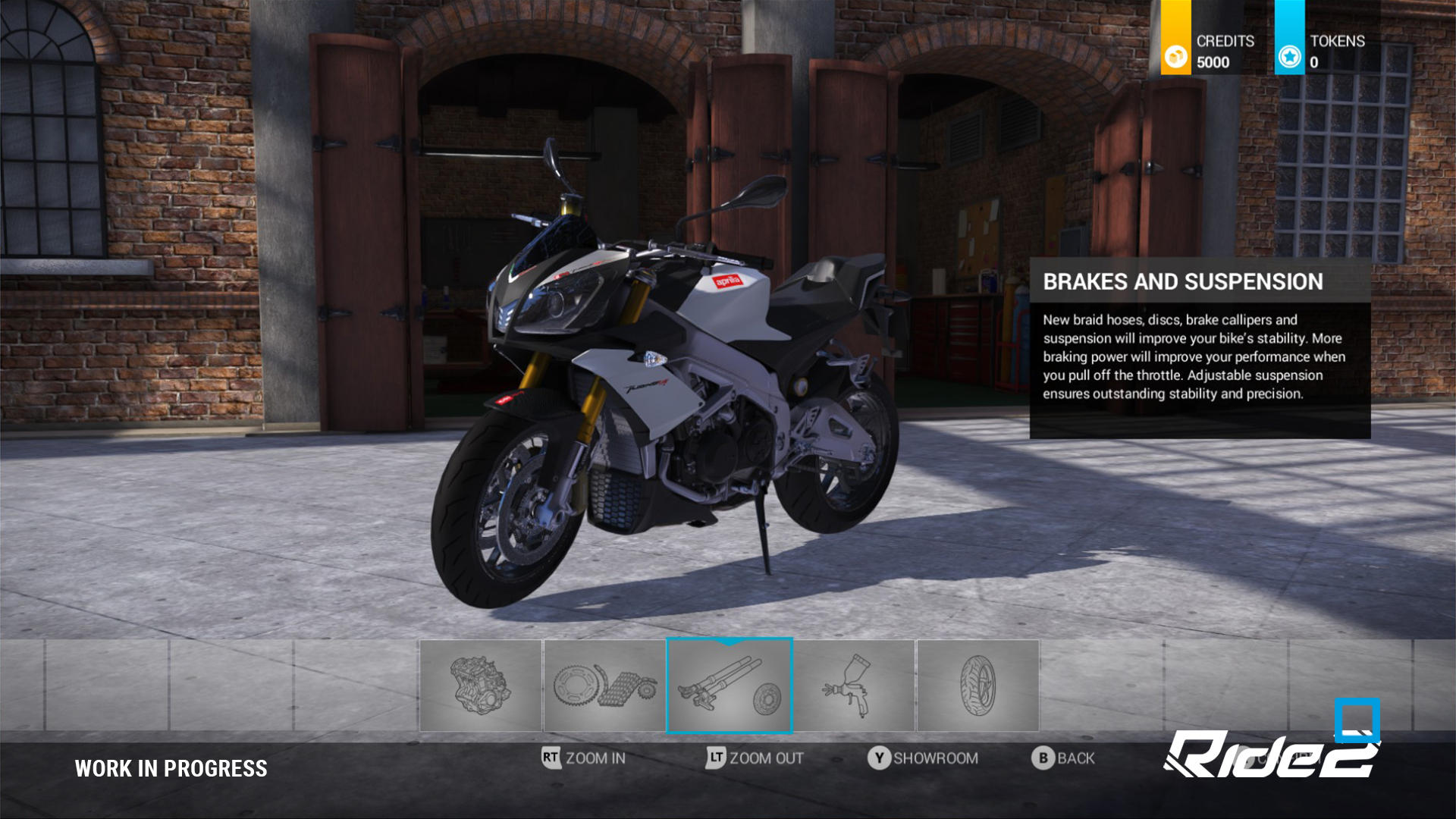Choose the tyre upgrade category tile
Screen dimensions: 1456x819
[977, 686]
